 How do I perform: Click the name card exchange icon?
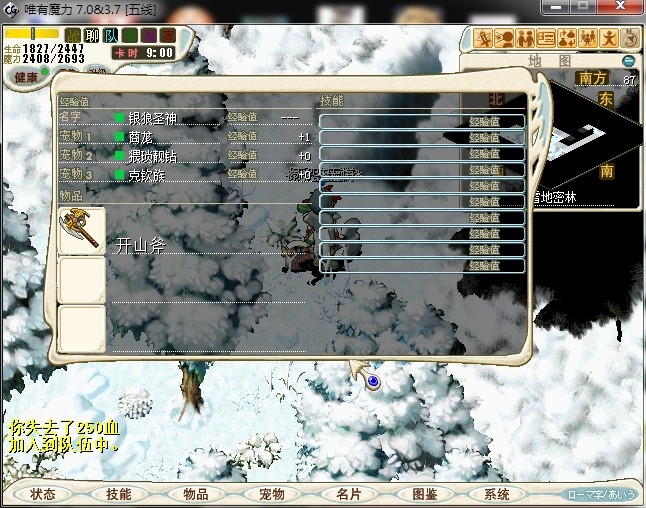[546, 39]
